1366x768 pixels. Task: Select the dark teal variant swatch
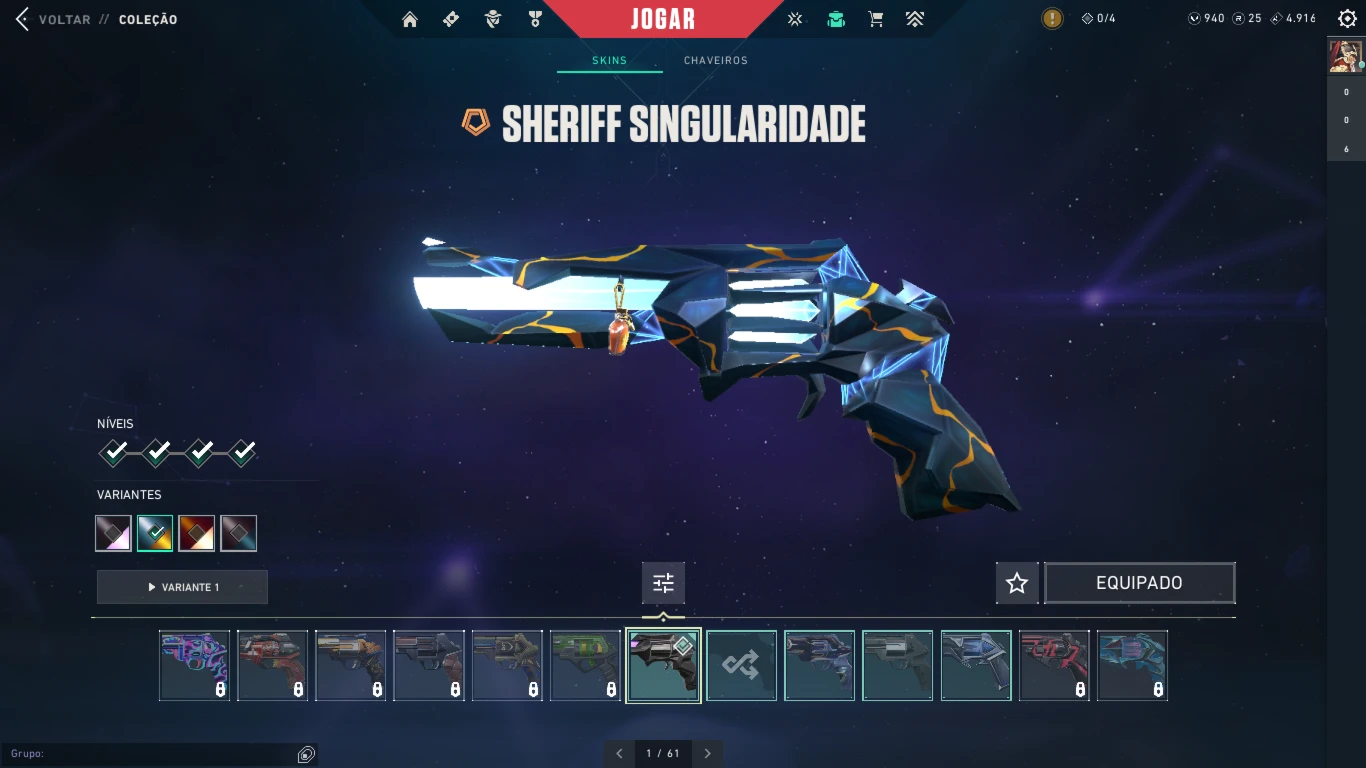coord(238,533)
